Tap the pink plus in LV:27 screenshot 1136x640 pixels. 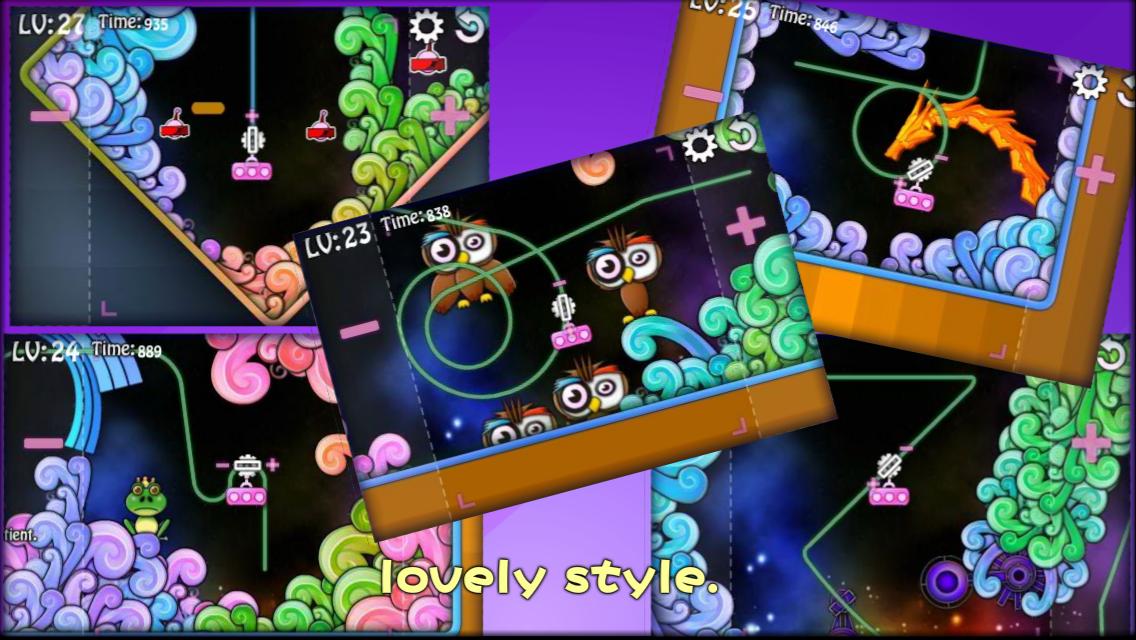pos(450,115)
